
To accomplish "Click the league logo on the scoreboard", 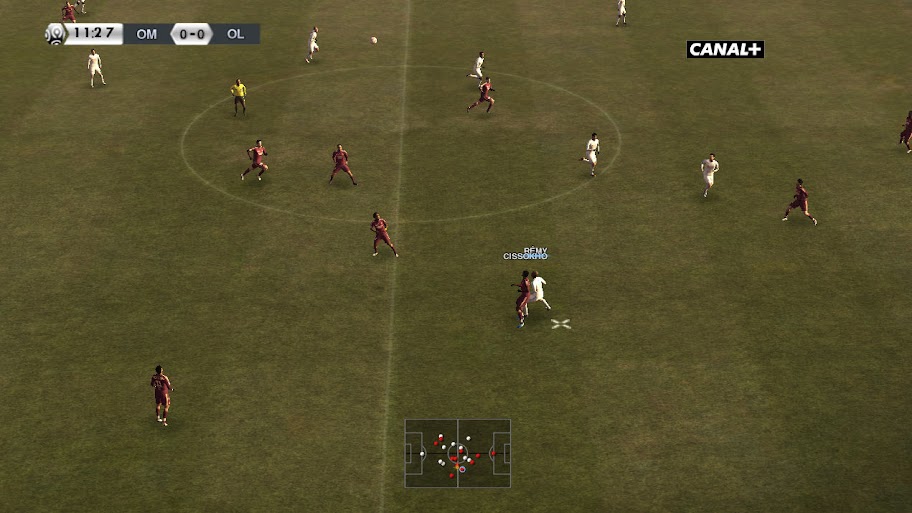I will click(54, 35).
